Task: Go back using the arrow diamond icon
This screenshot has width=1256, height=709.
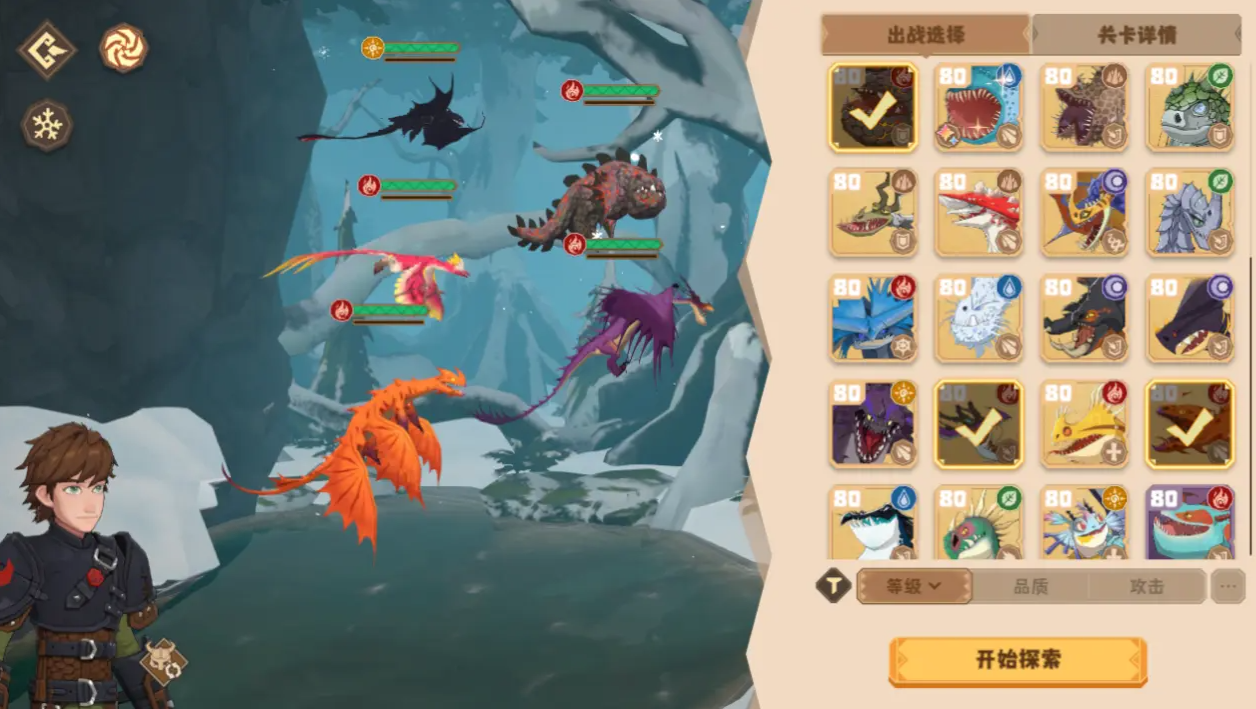Action: click(x=46, y=49)
